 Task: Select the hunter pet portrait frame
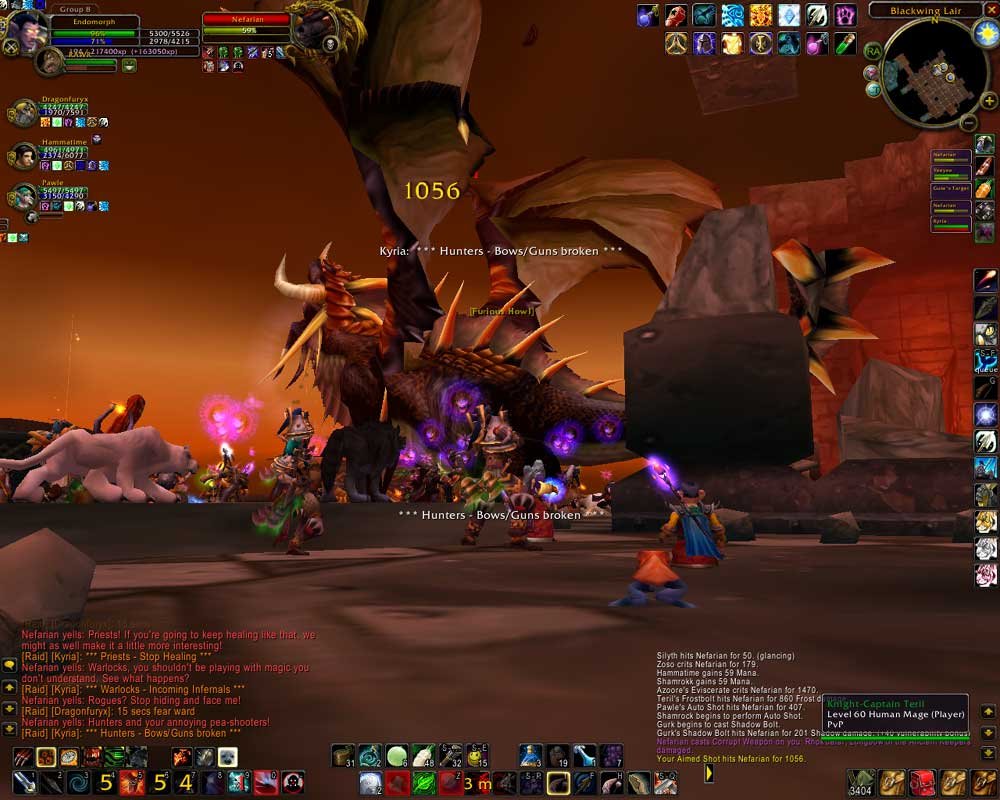50,62
